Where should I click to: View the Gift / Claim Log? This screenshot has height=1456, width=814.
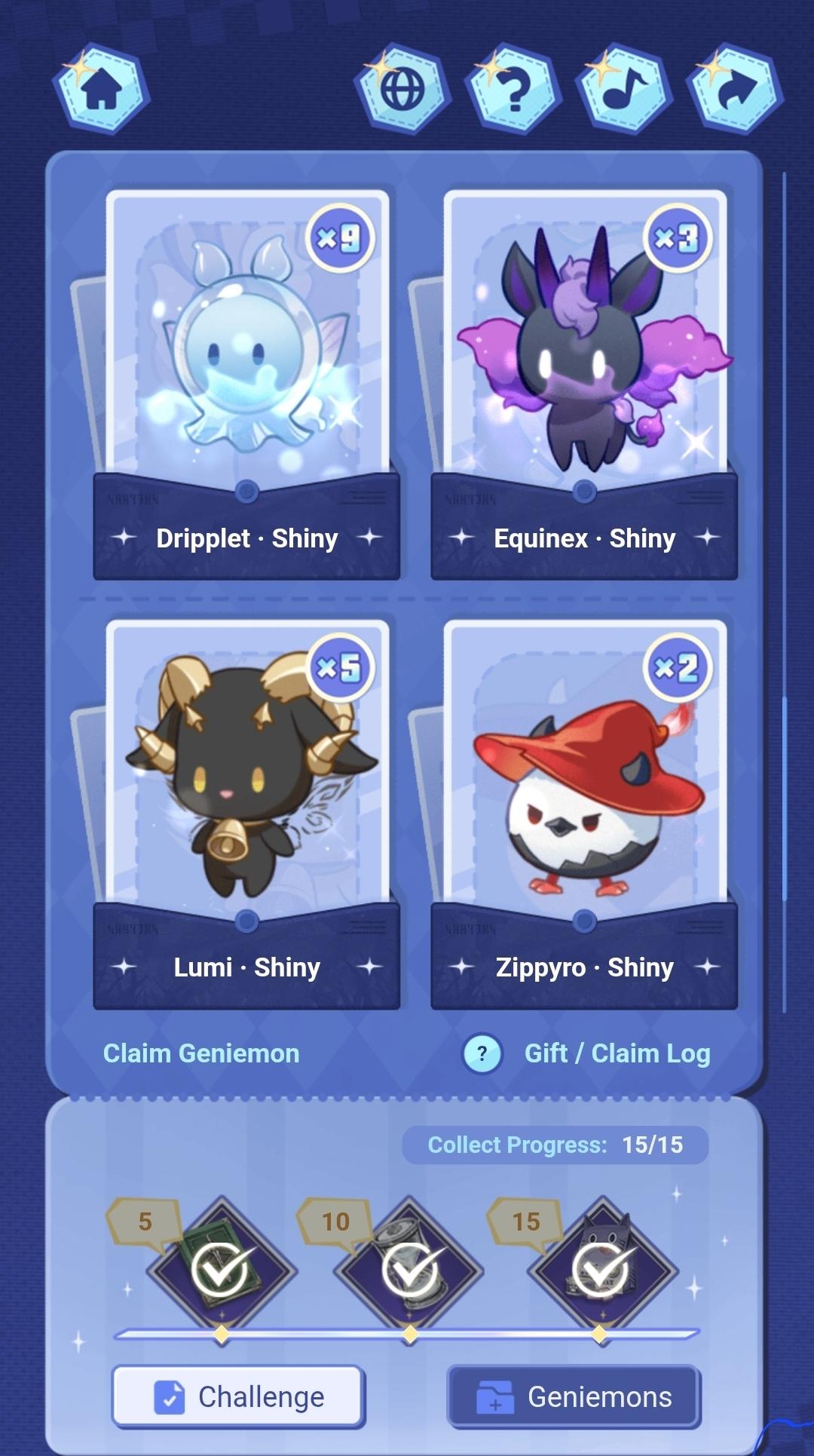[617, 1053]
